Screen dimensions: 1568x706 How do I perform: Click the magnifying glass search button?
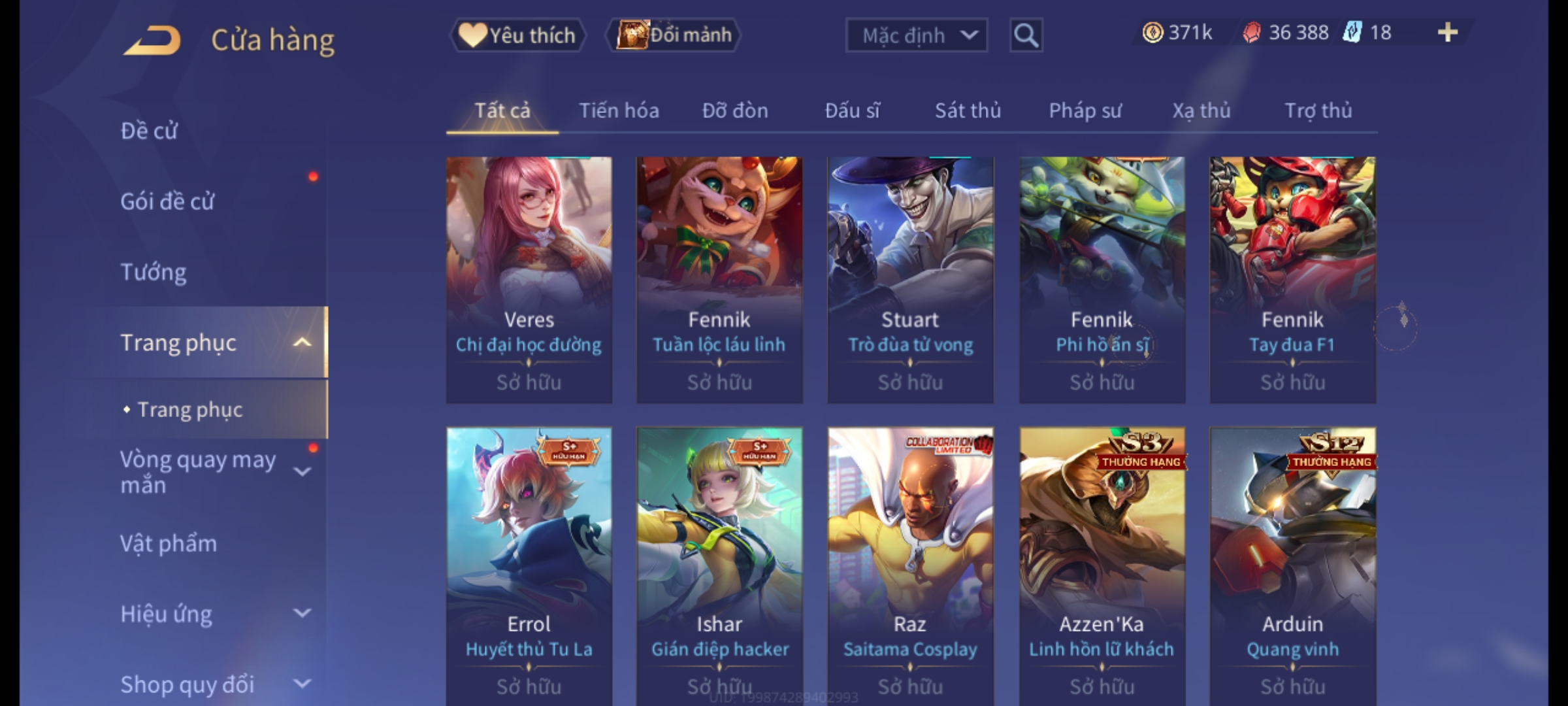(1026, 35)
